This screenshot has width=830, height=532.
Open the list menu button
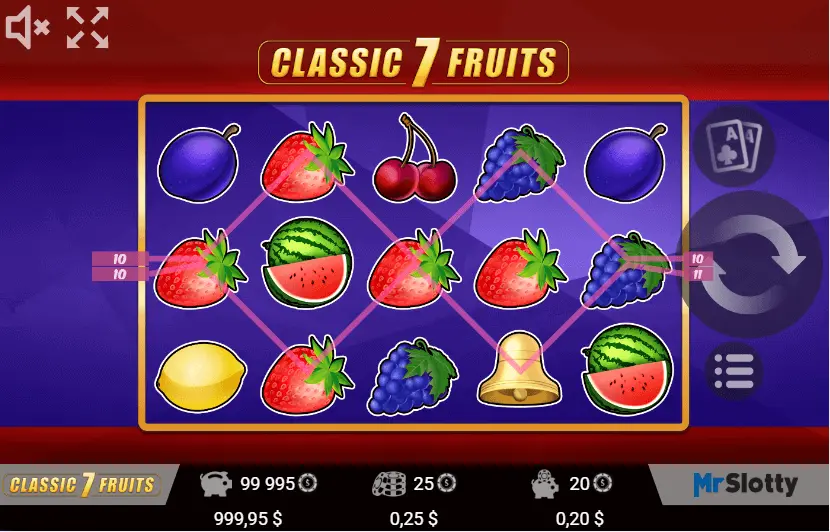coord(735,372)
